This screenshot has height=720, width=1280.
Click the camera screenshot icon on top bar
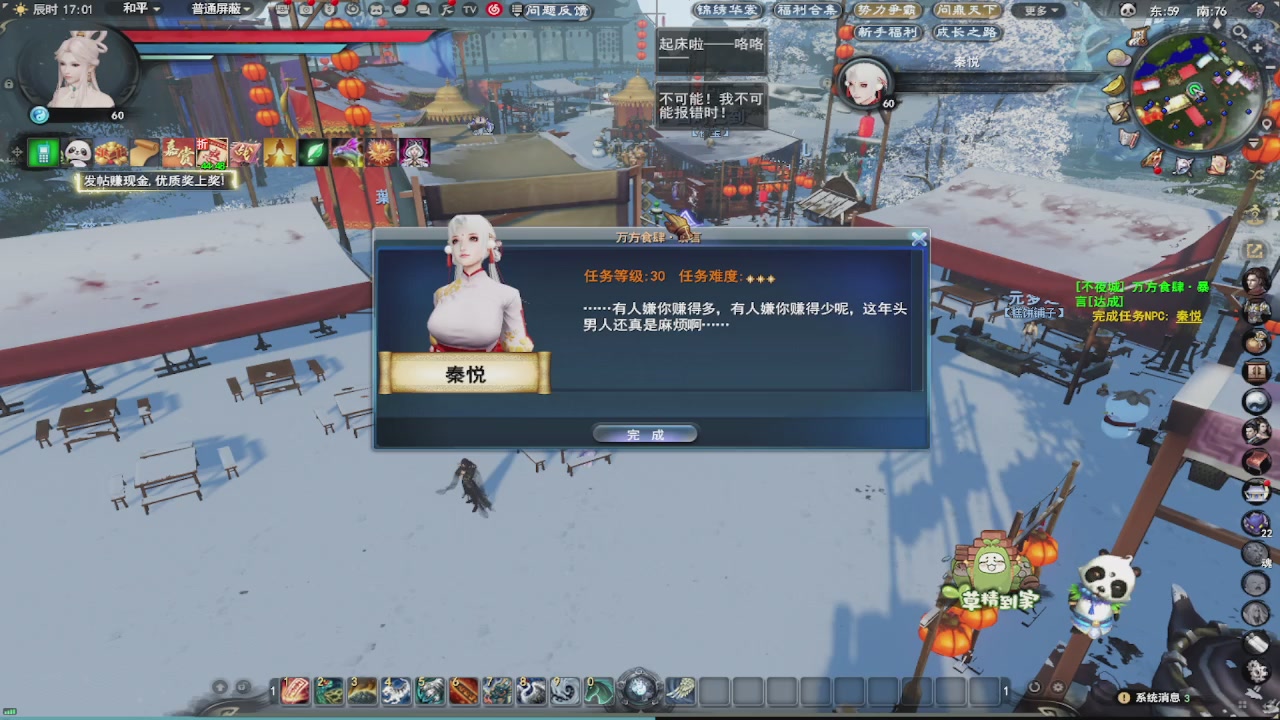click(x=307, y=11)
